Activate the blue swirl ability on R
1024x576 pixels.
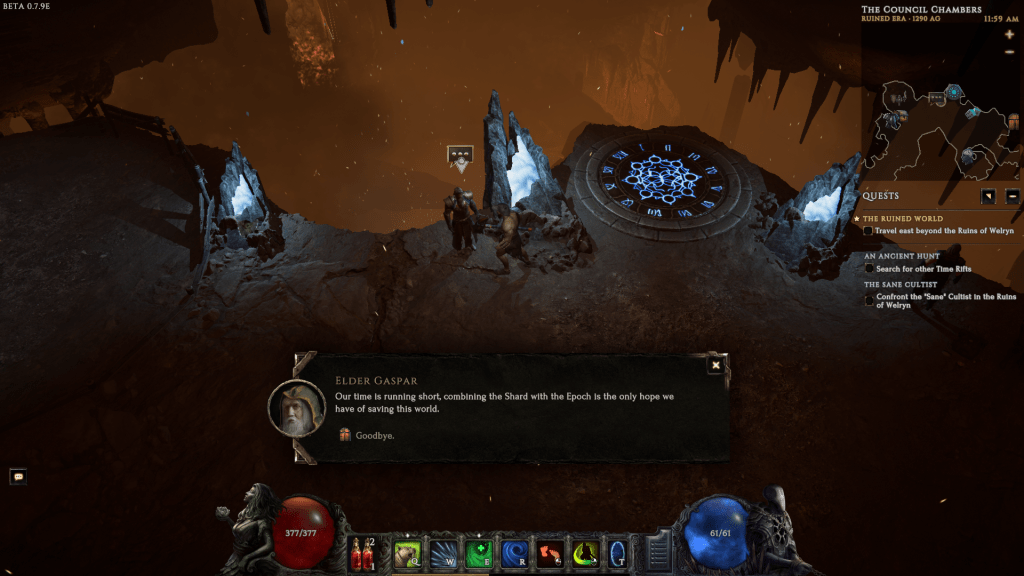pyautogui.click(x=514, y=552)
